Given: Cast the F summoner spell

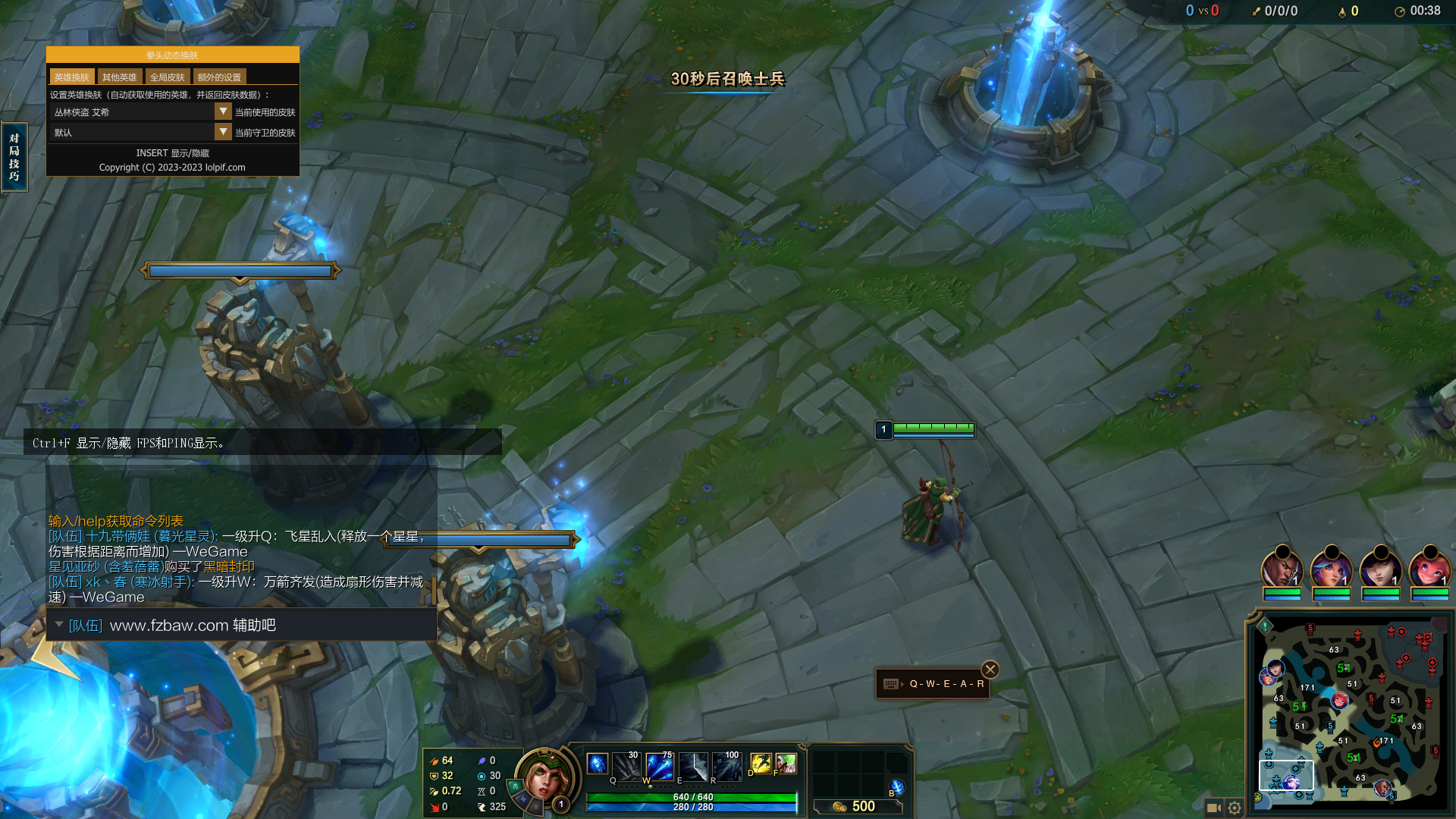Looking at the screenshot, I should point(786,763).
